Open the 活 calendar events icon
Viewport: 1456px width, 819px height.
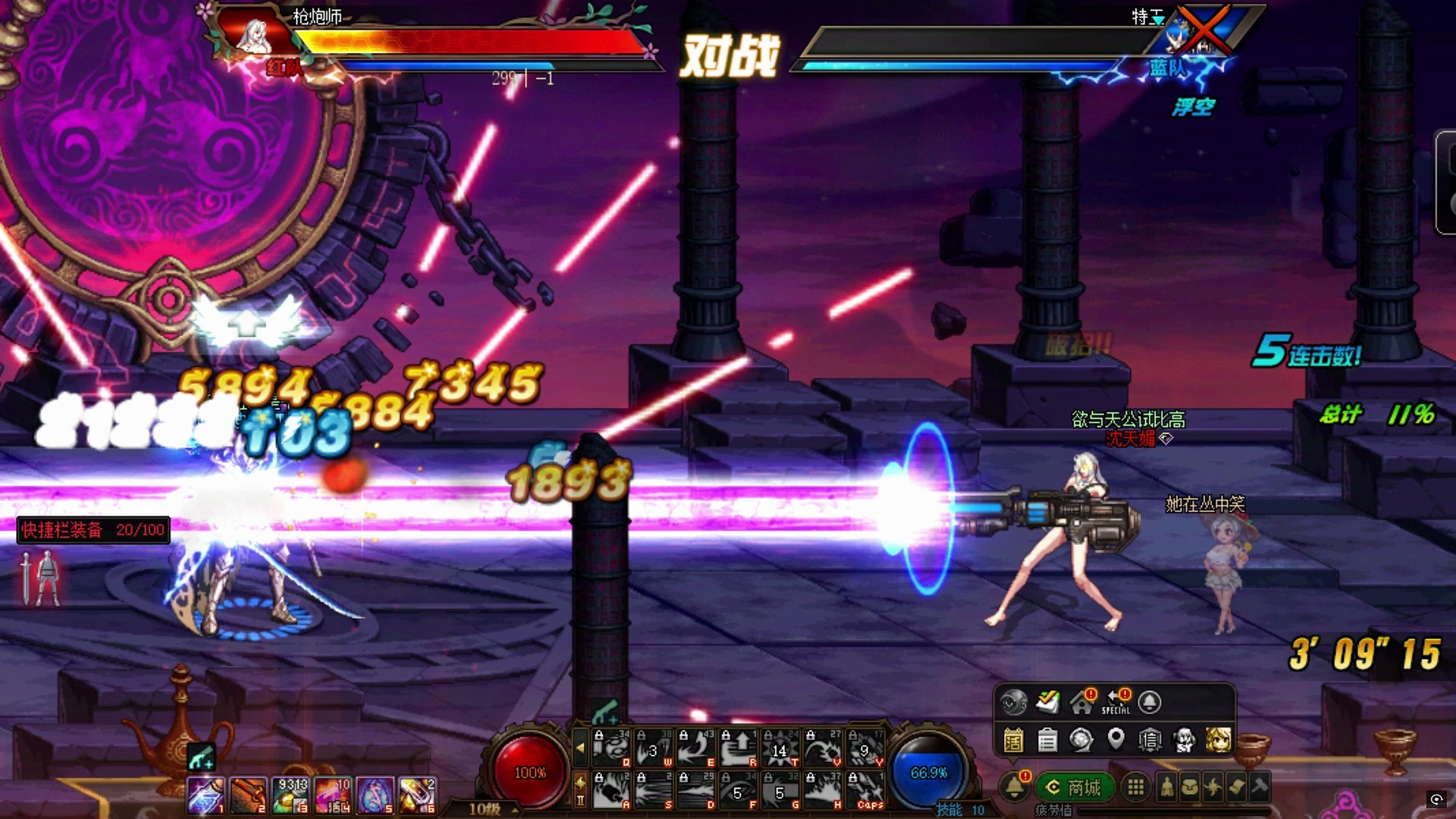pos(1013,739)
